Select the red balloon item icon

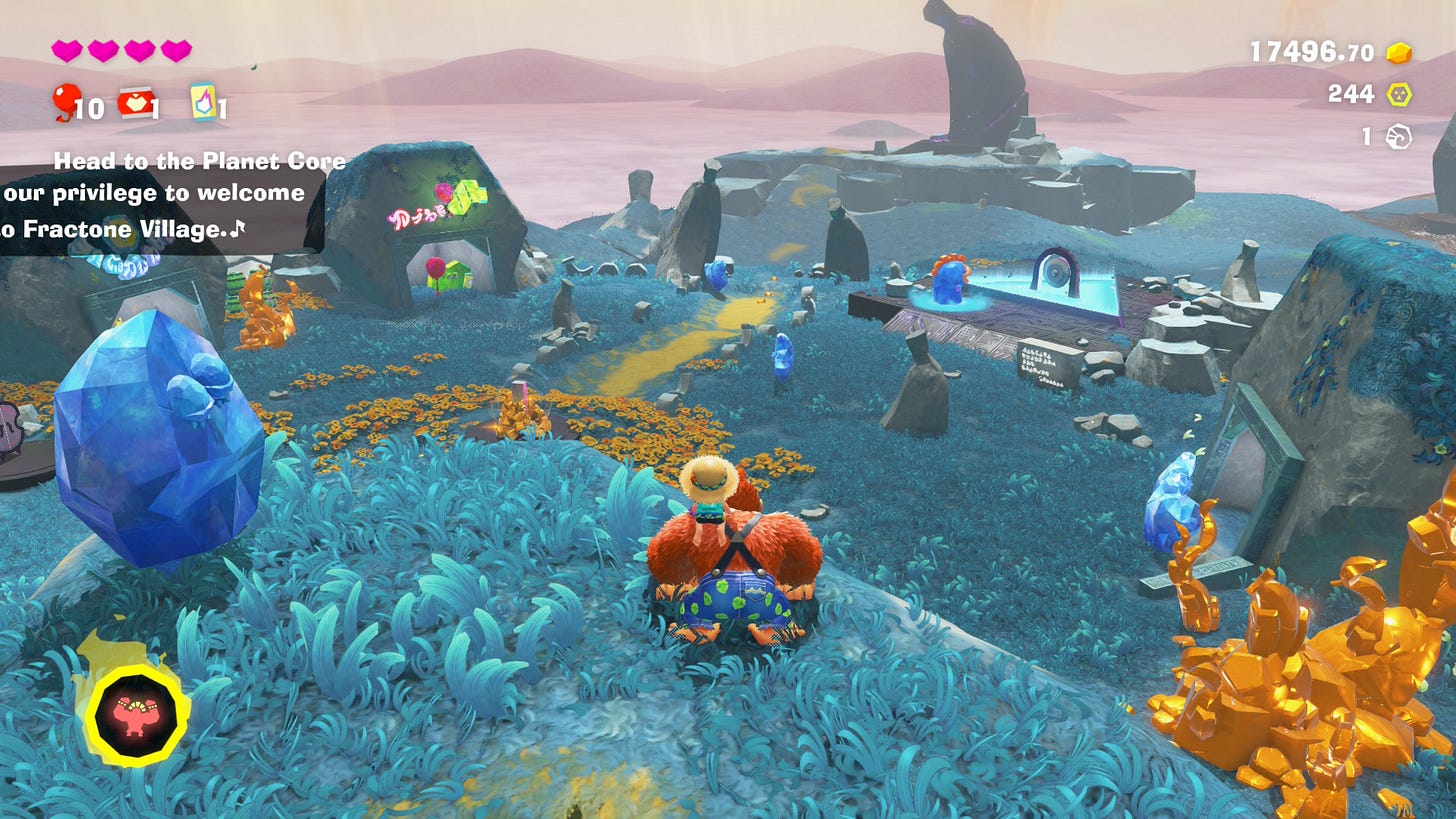pyautogui.click(x=66, y=101)
